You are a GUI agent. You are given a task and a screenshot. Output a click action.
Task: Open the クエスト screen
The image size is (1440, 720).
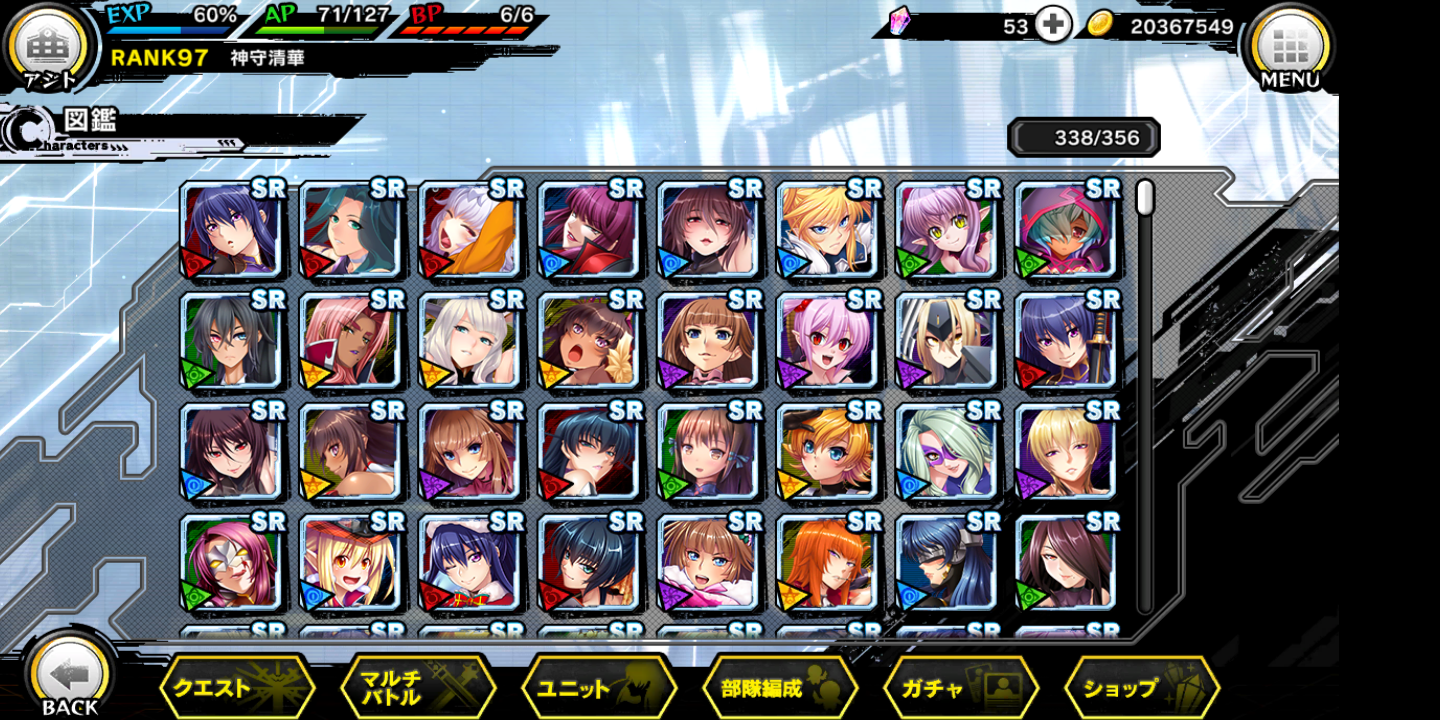[237, 686]
